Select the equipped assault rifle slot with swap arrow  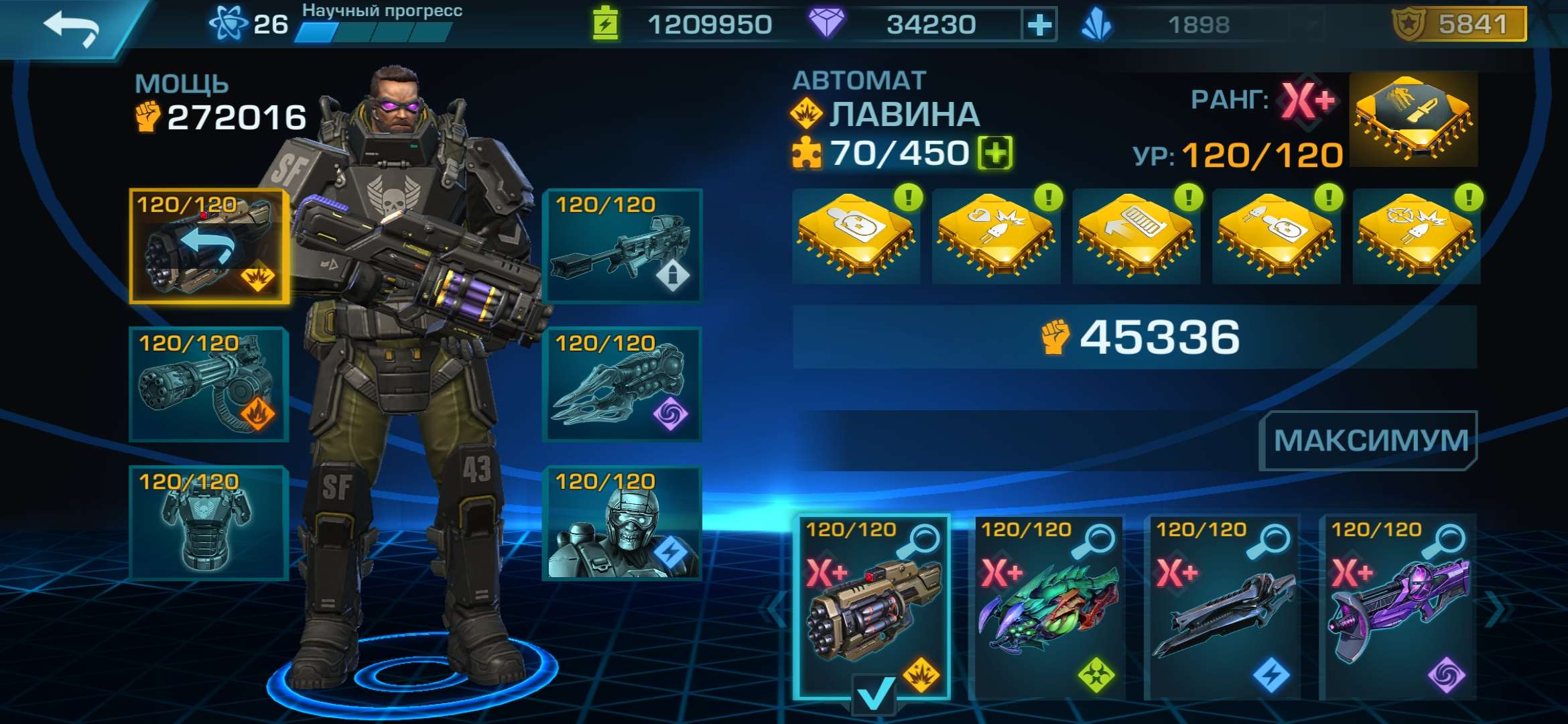[209, 247]
